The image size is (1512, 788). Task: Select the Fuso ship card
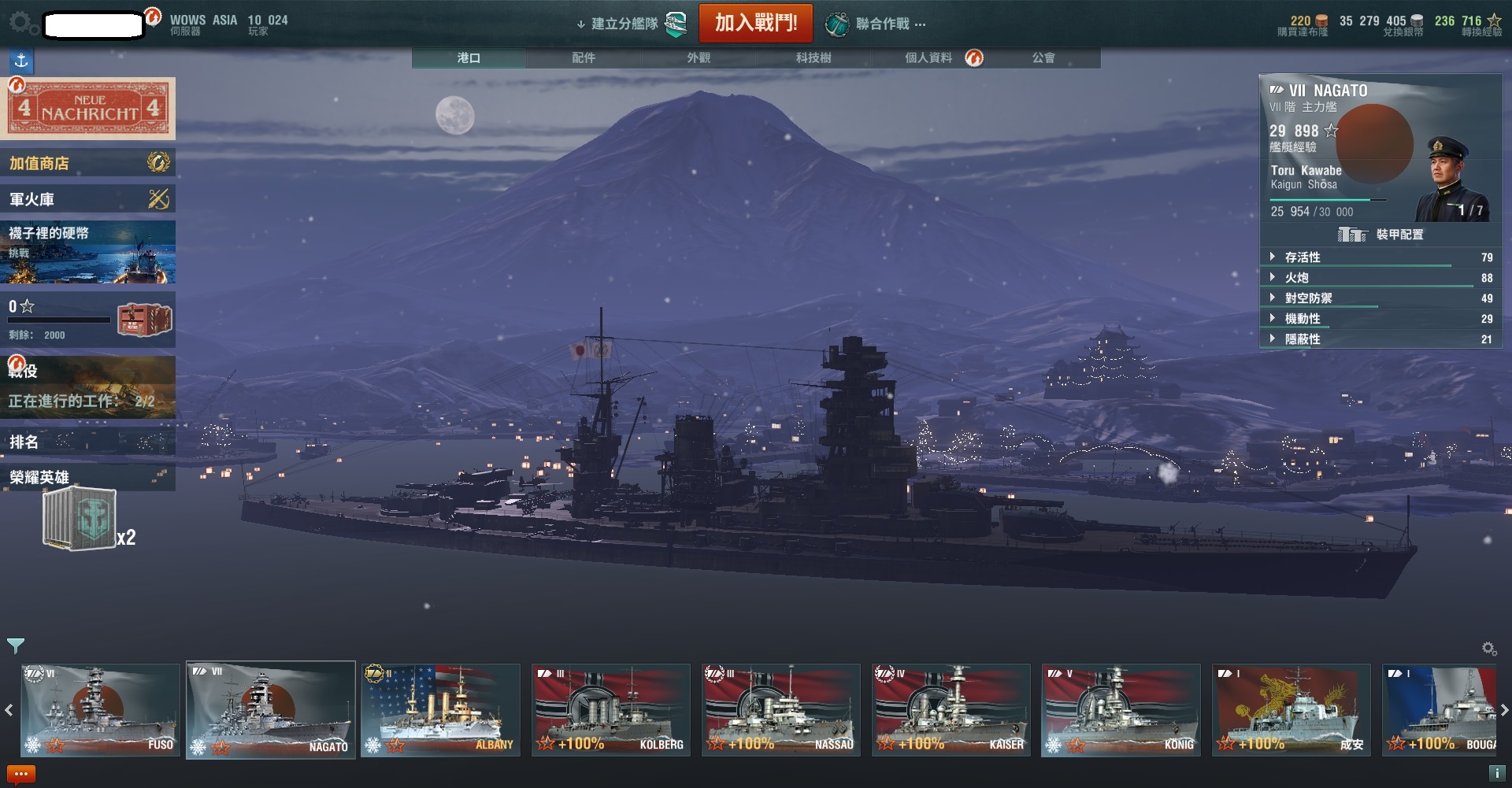pyautogui.click(x=100, y=710)
